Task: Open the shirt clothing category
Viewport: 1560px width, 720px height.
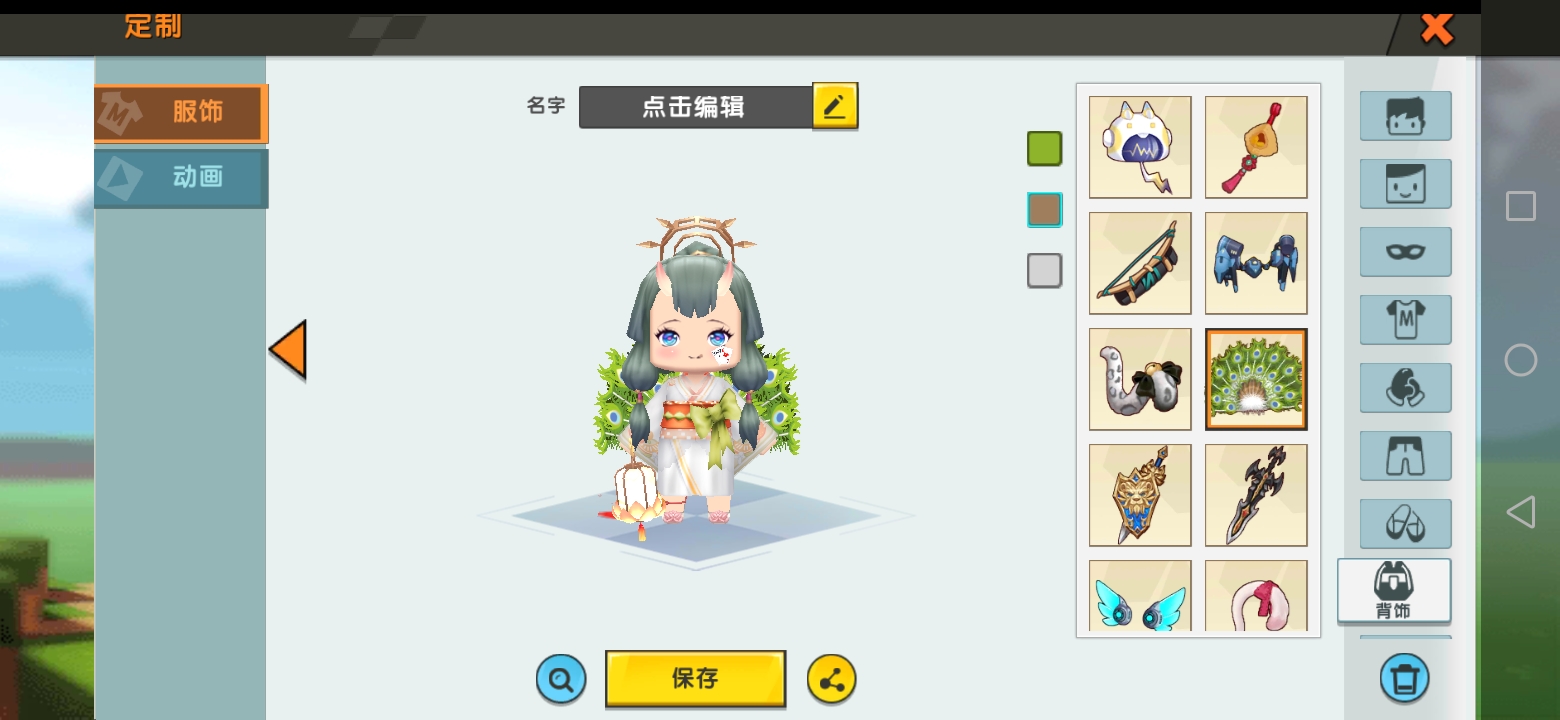Action: [1405, 320]
